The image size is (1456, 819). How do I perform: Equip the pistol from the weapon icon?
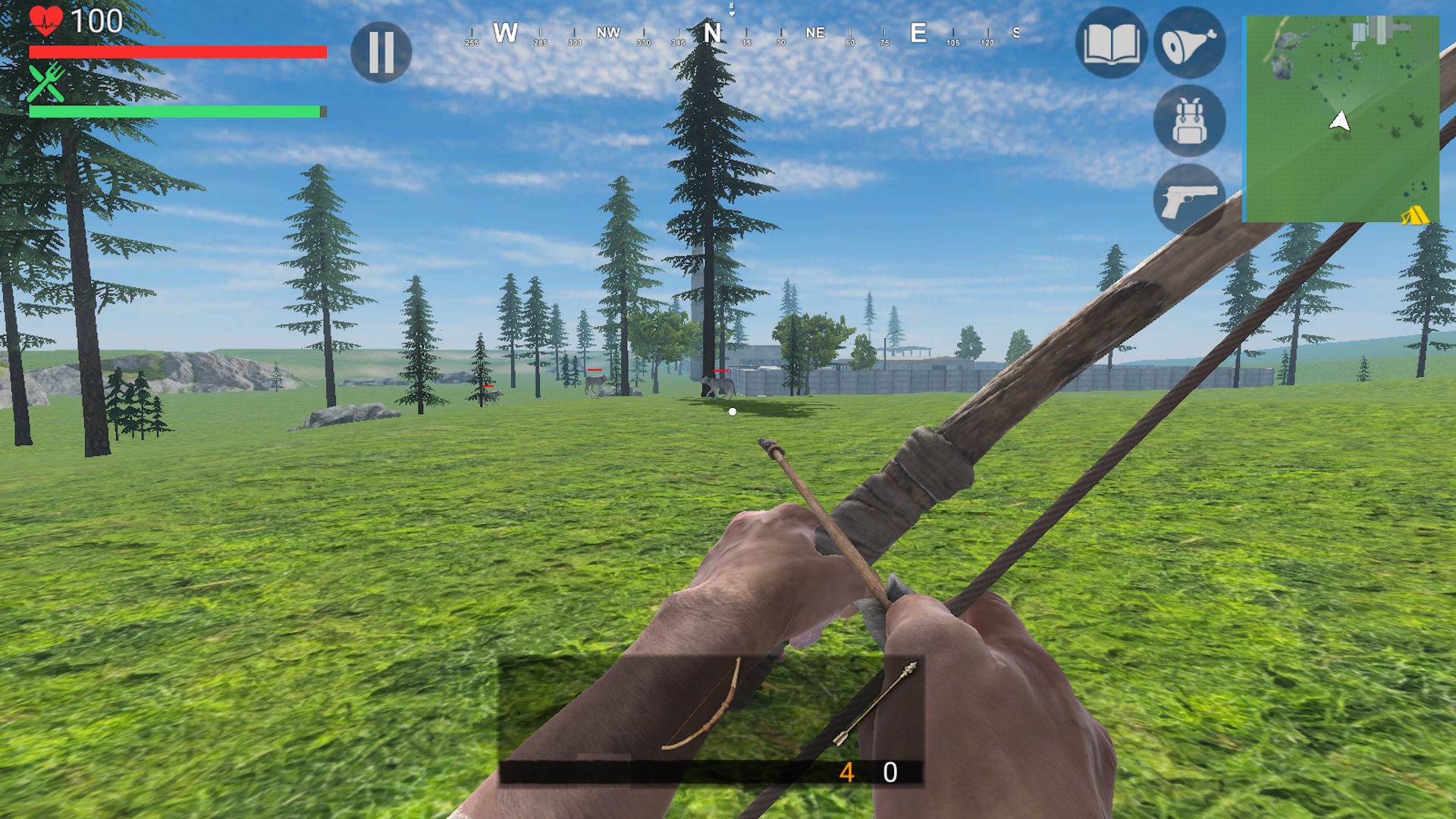[x=1188, y=196]
